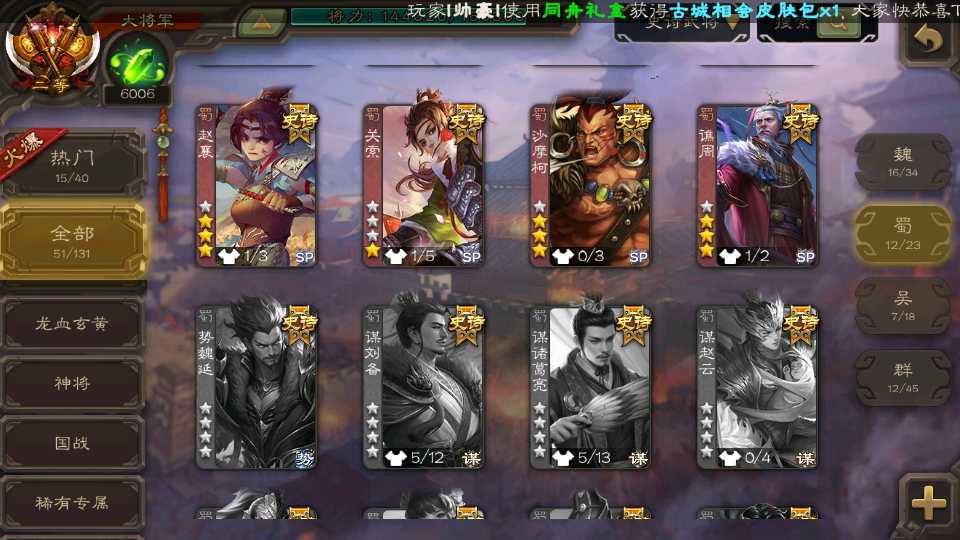Show the 稀有专属 category
Viewport: 960px width, 540px height.
(72, 502)
